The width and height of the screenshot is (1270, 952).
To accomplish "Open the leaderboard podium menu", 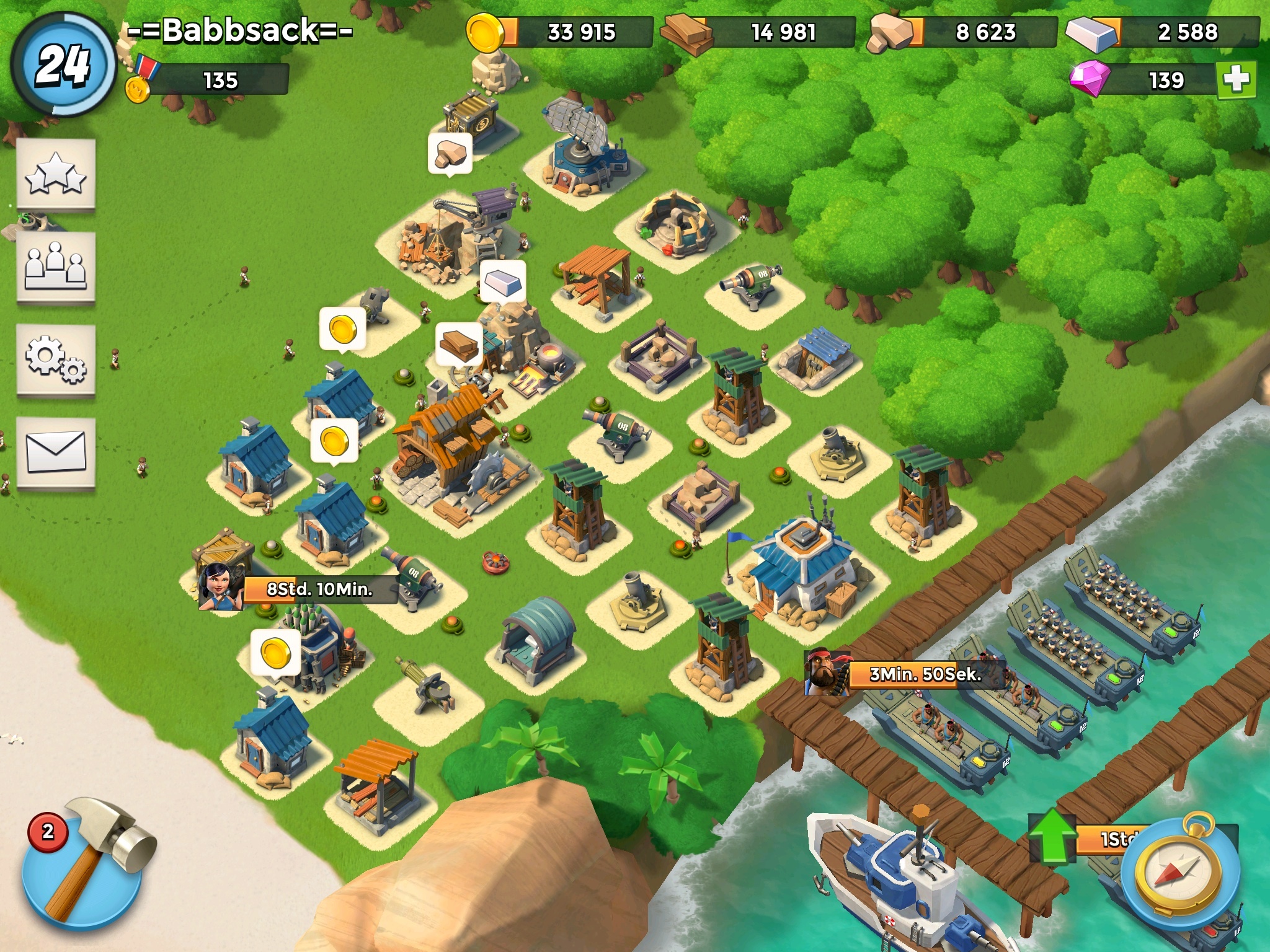I will [x=56, y=267].
